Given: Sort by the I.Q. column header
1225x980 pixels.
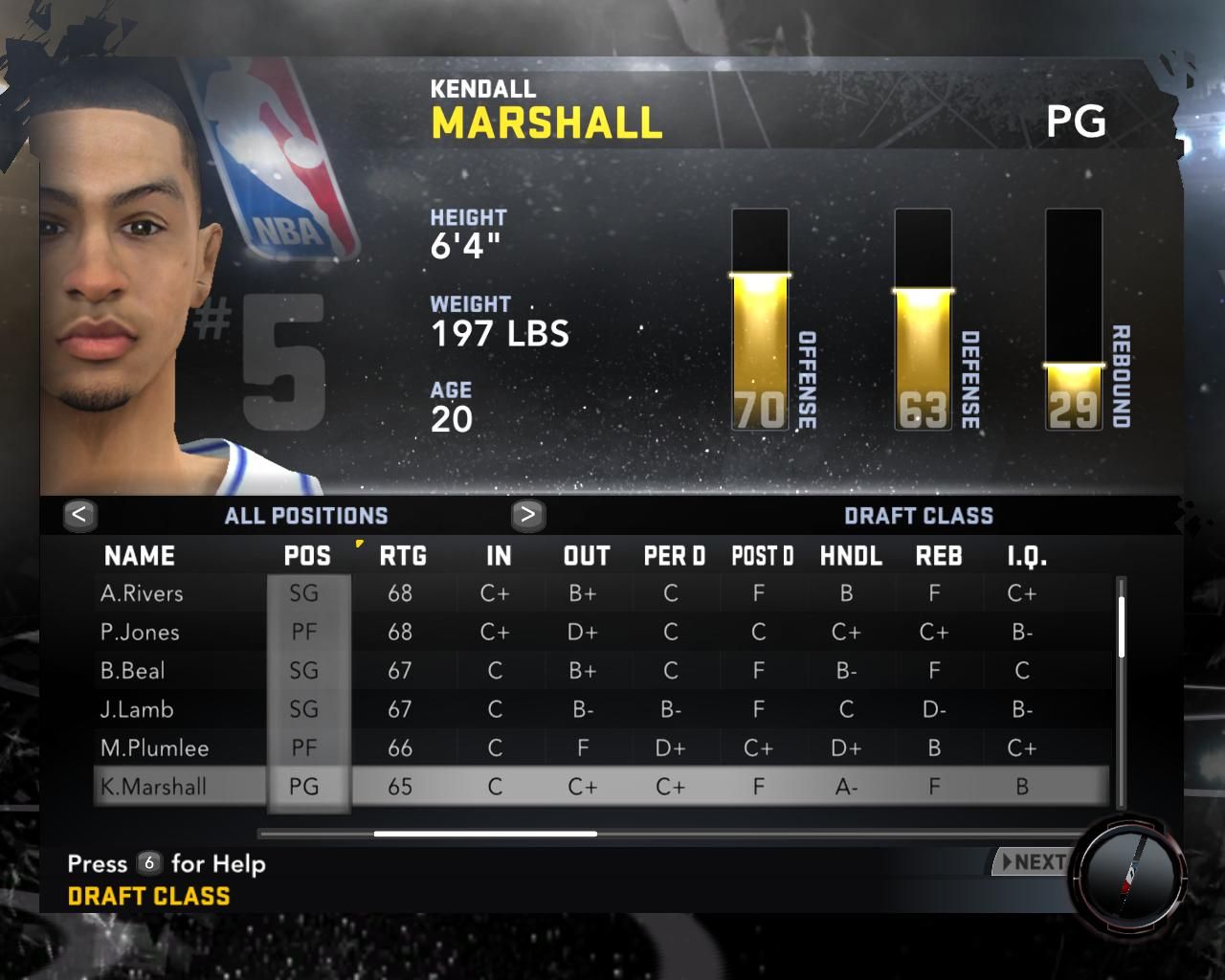Looking at the screenshot, I should coord(1027,556).
